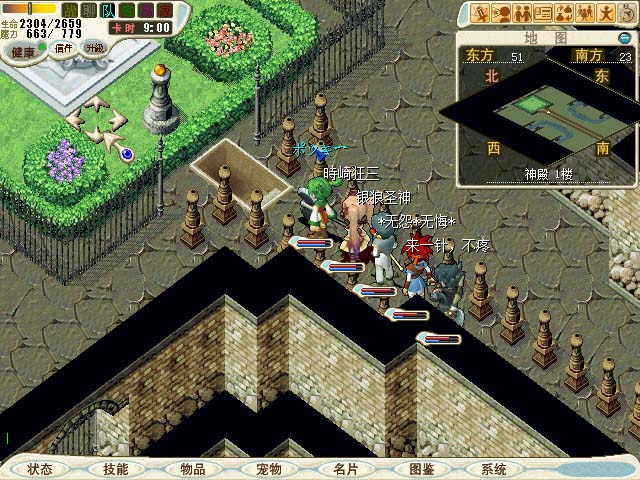Open the 图鉴 album menu

421,469
